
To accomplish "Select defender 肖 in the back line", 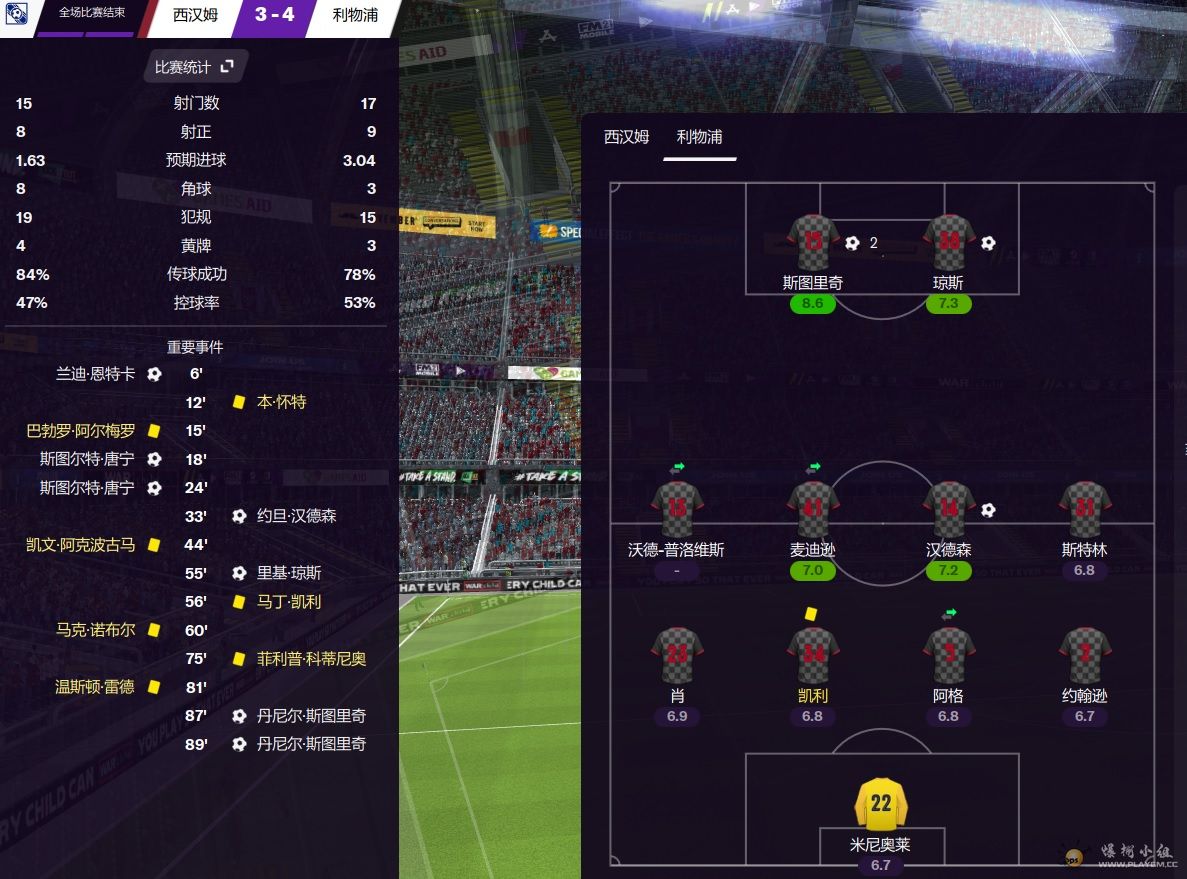I will pos(677,655).
